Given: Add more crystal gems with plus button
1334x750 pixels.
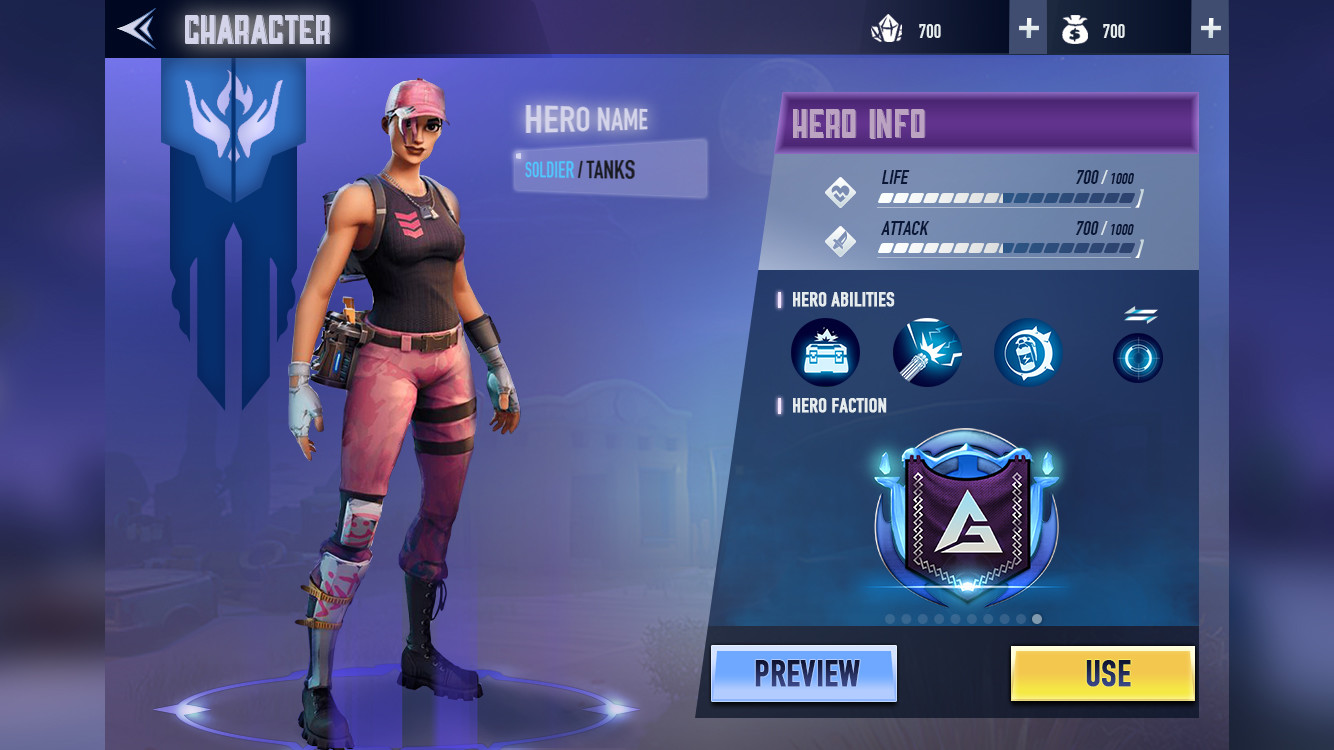Looking at the screenshot, I should [1028, 29].
